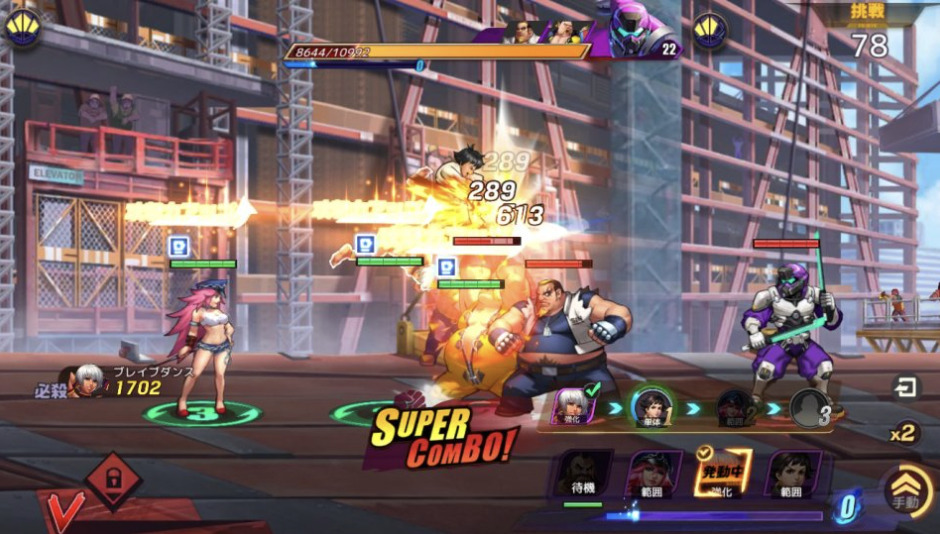Tap the red padlock diamond icon
940x534 pixels.
112,480
